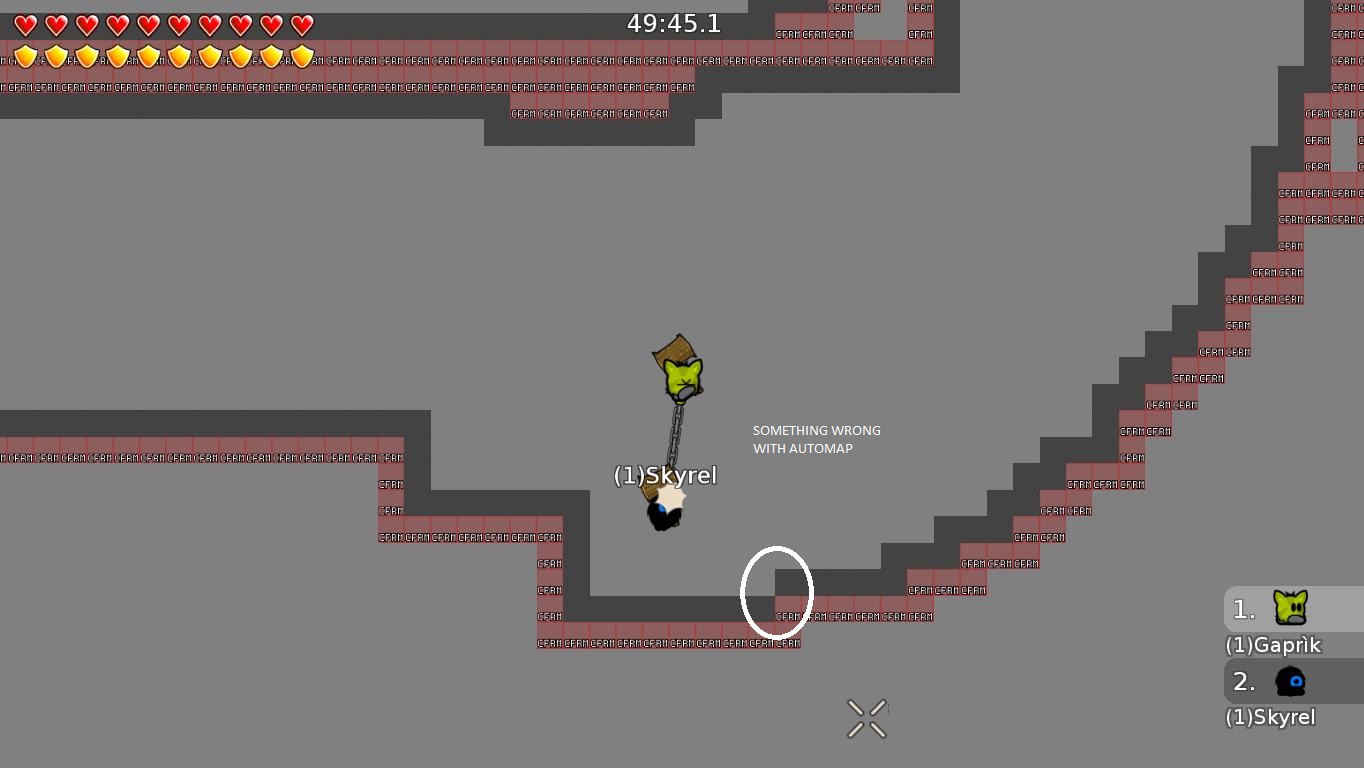Click the white star badge on Skyrel's character
Image resolution: width=1364 pixels, height=768 pixels.
(668, 495)
